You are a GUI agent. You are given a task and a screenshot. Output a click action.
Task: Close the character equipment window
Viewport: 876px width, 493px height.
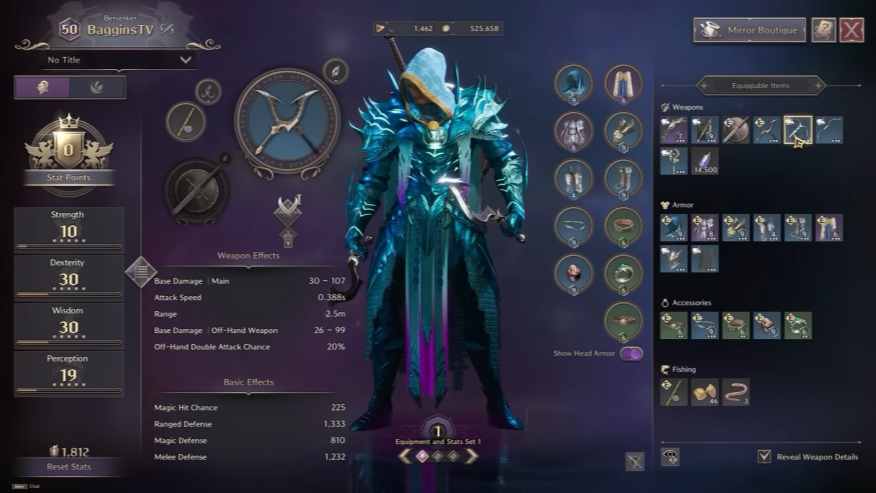click(x=851, y=30)
